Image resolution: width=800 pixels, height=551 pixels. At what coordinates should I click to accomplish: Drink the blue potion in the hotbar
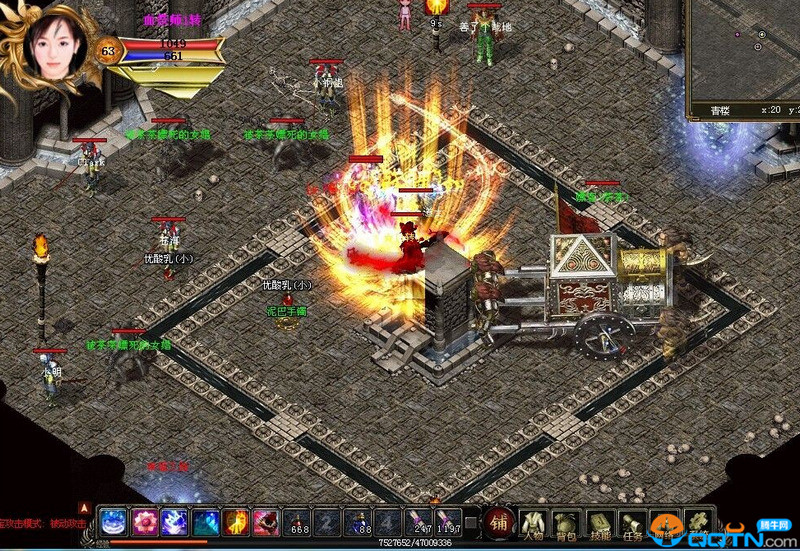click(x=358, y=522)
